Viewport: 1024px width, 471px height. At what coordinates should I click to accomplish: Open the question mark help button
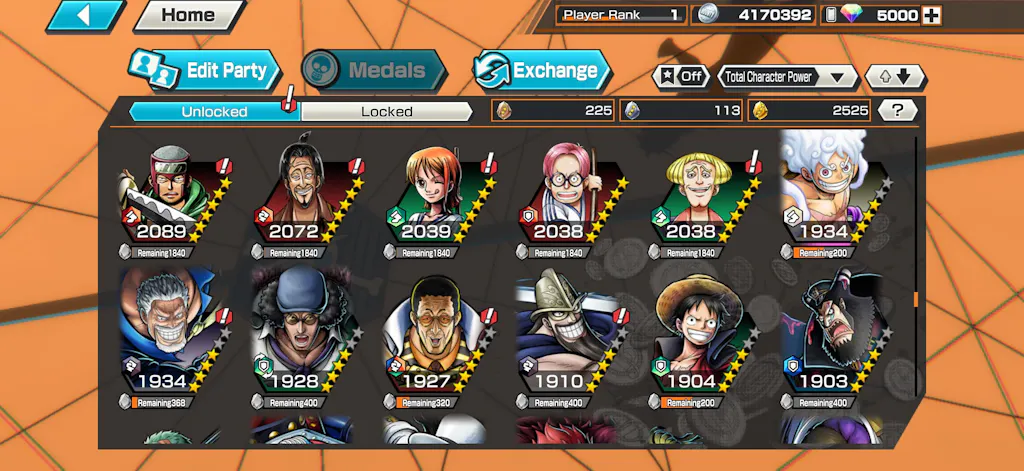897,111
